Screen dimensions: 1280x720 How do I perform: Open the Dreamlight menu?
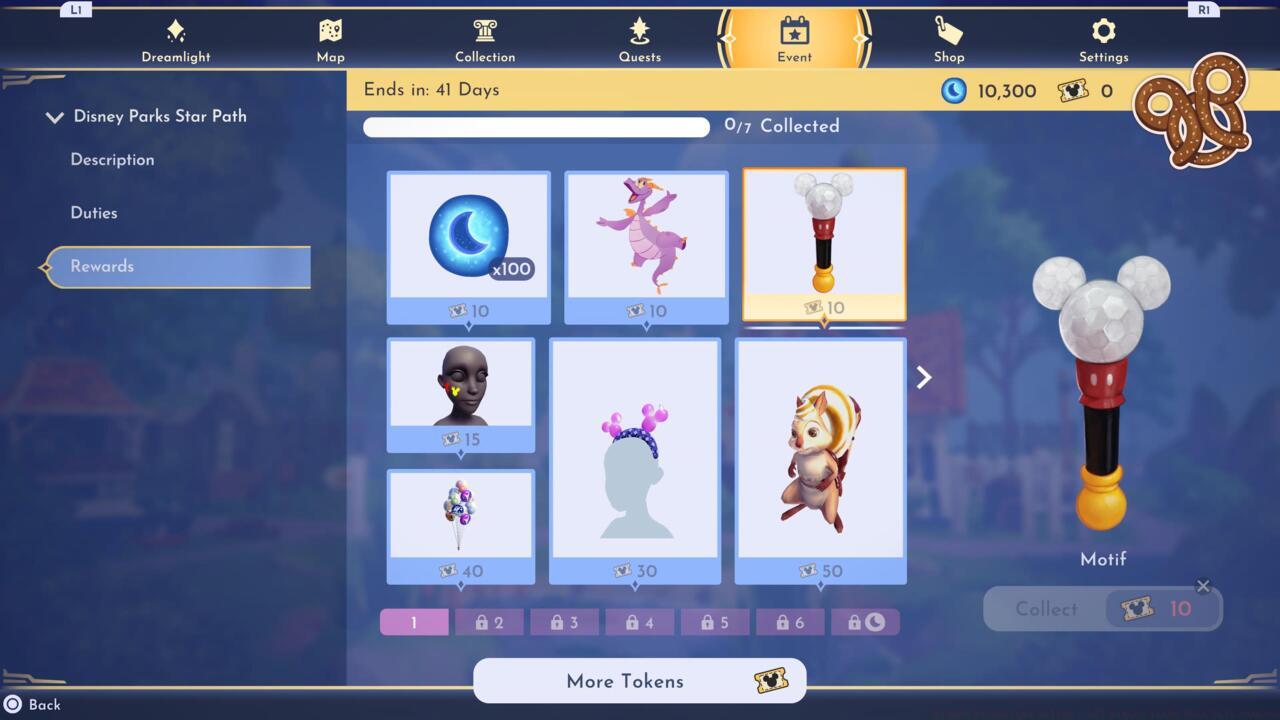pos(176,38)
